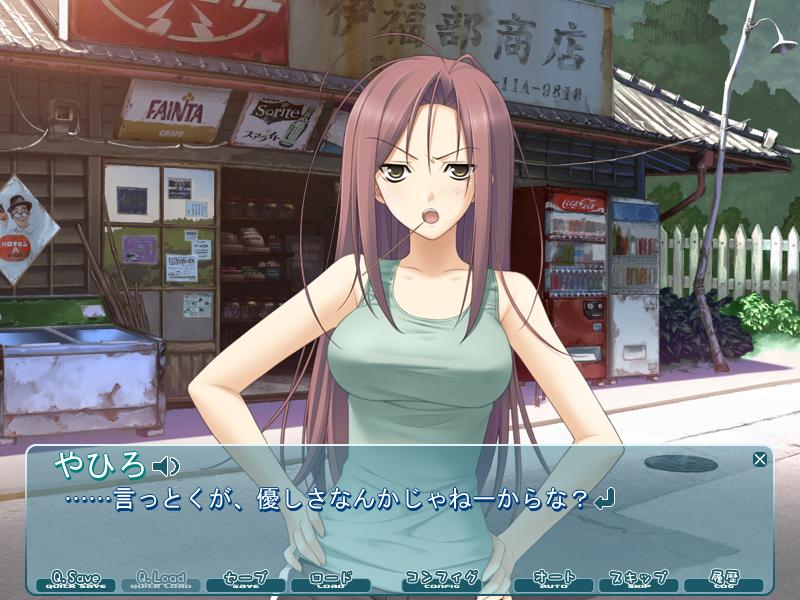This screenshot has width=800, height=600.
Task: Toggle オート auto-advance mode
Action: coord(553,581)
